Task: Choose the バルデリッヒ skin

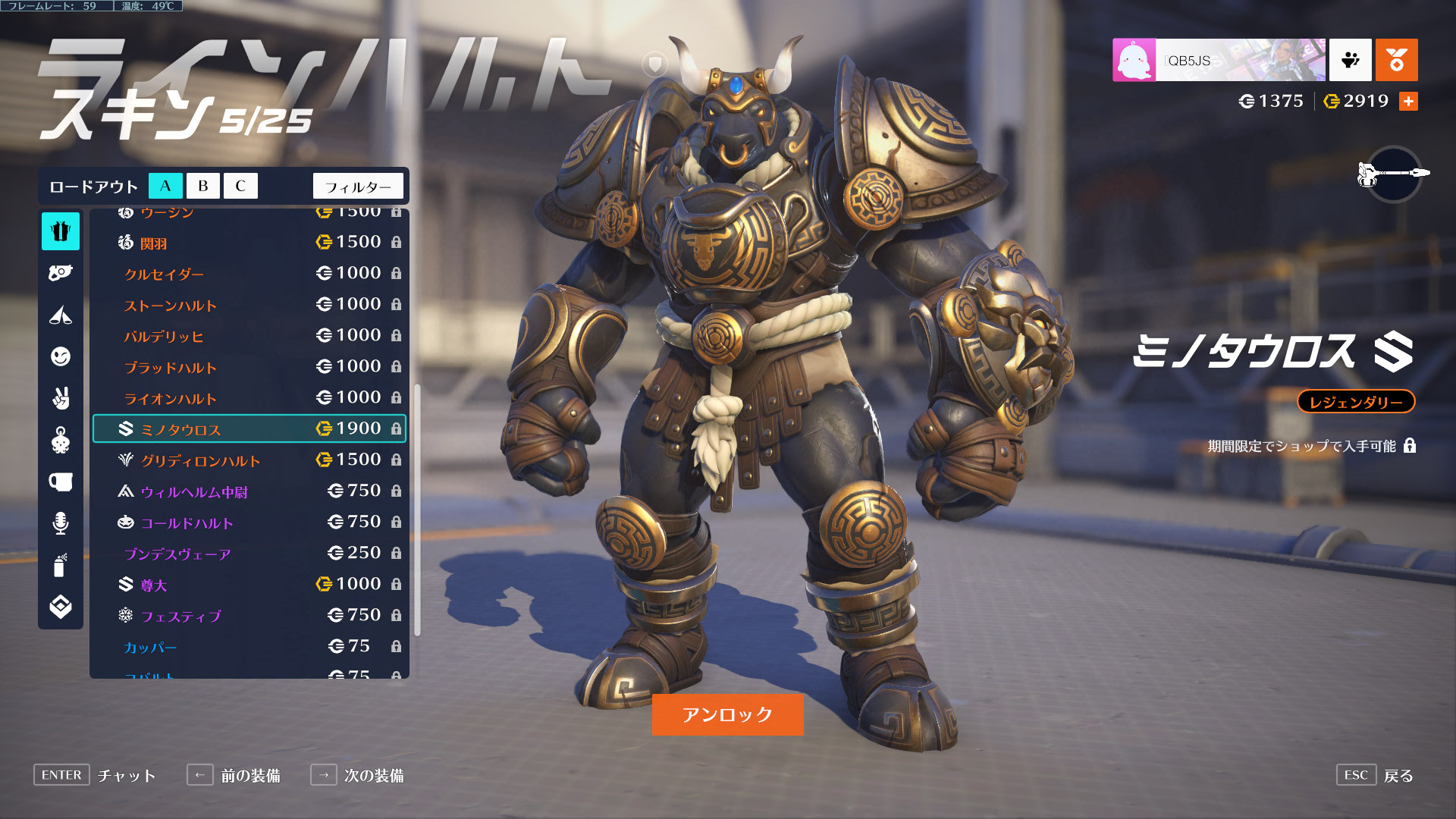Action: pyautogui.click(x=249, y=336)
